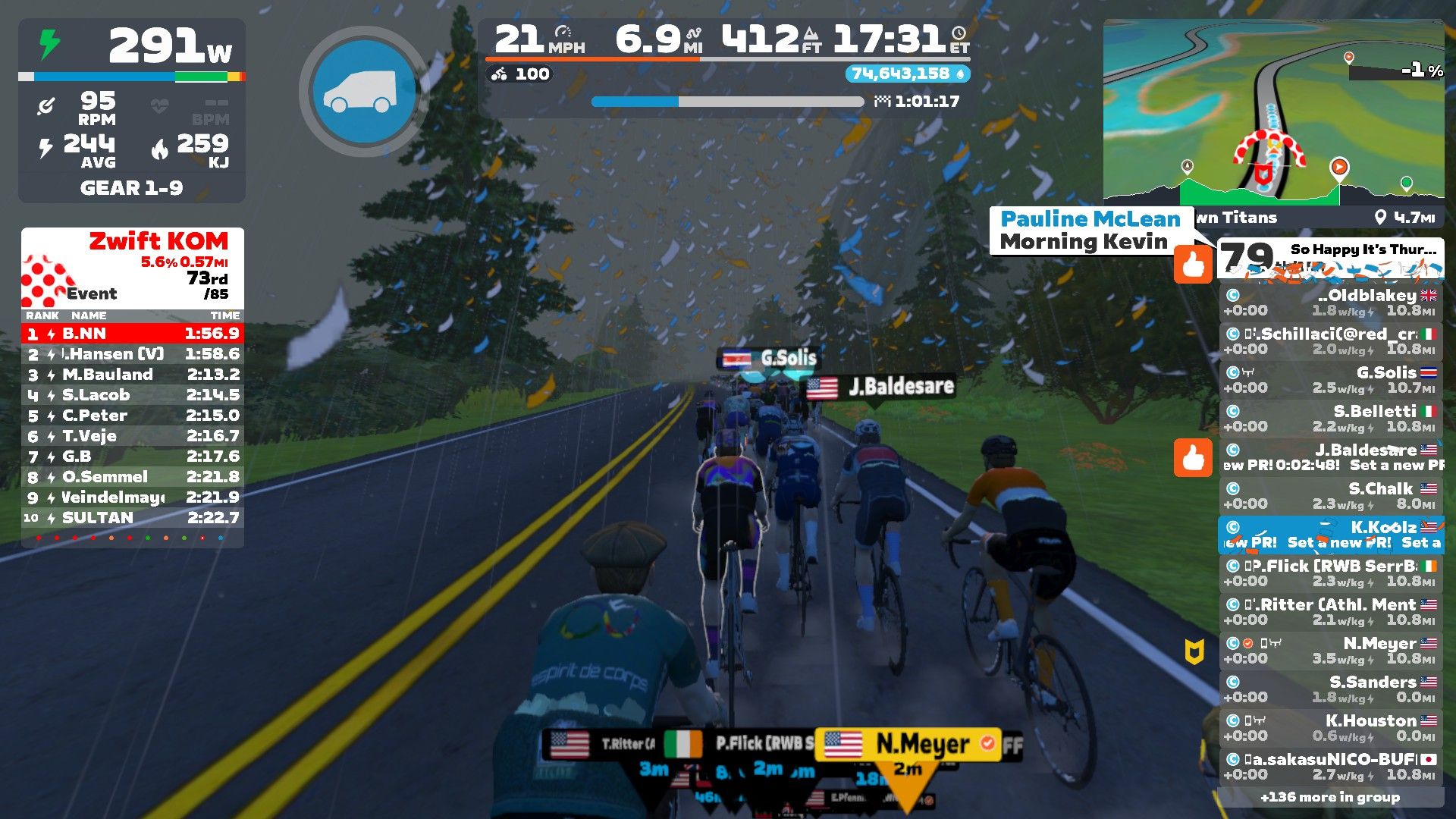1456x819 pixels.
Task: Open the Zwift KOM segment panel header
Action: (133, 267)
